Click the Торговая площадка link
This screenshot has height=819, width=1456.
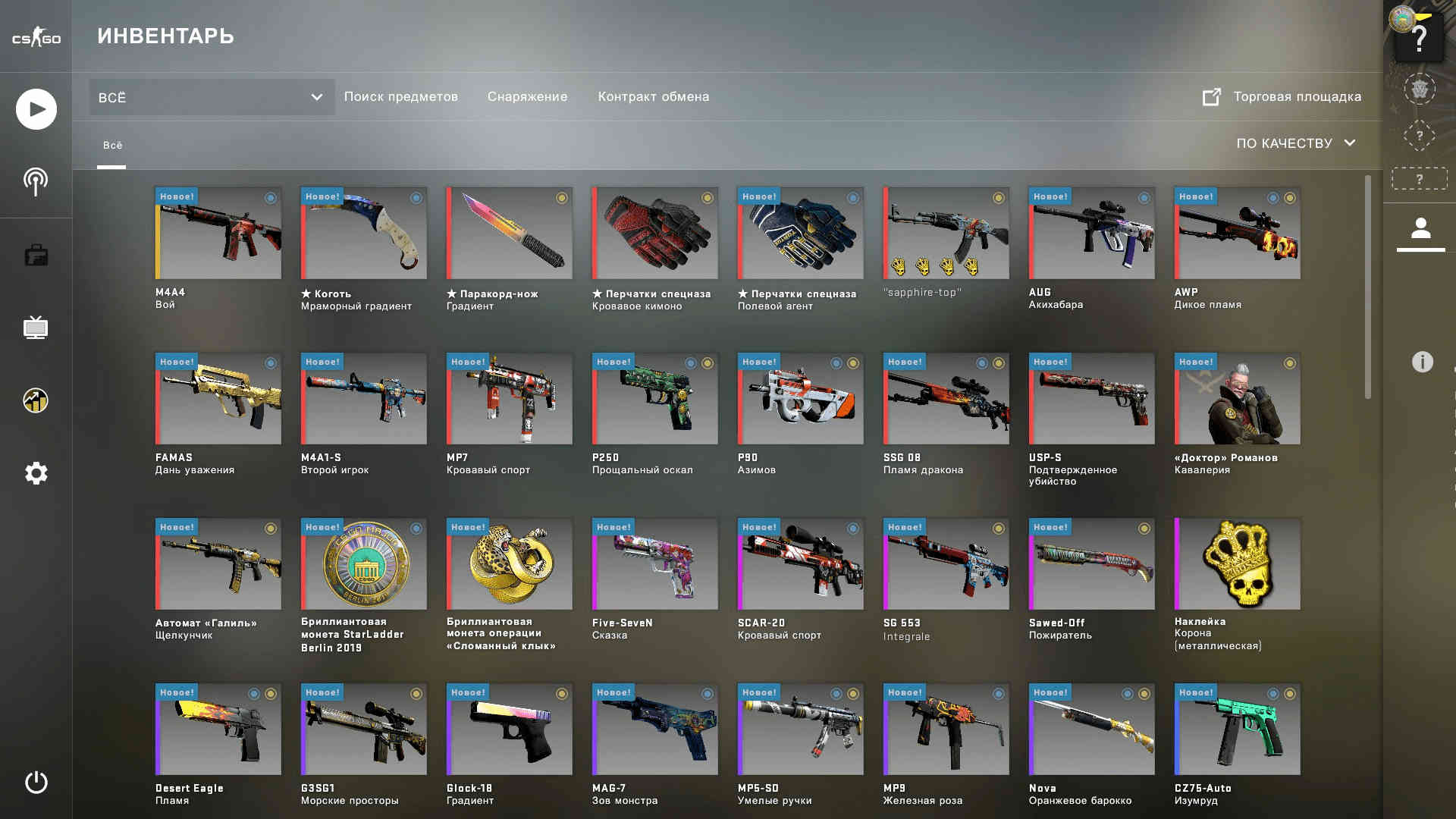pos(1298,96)
